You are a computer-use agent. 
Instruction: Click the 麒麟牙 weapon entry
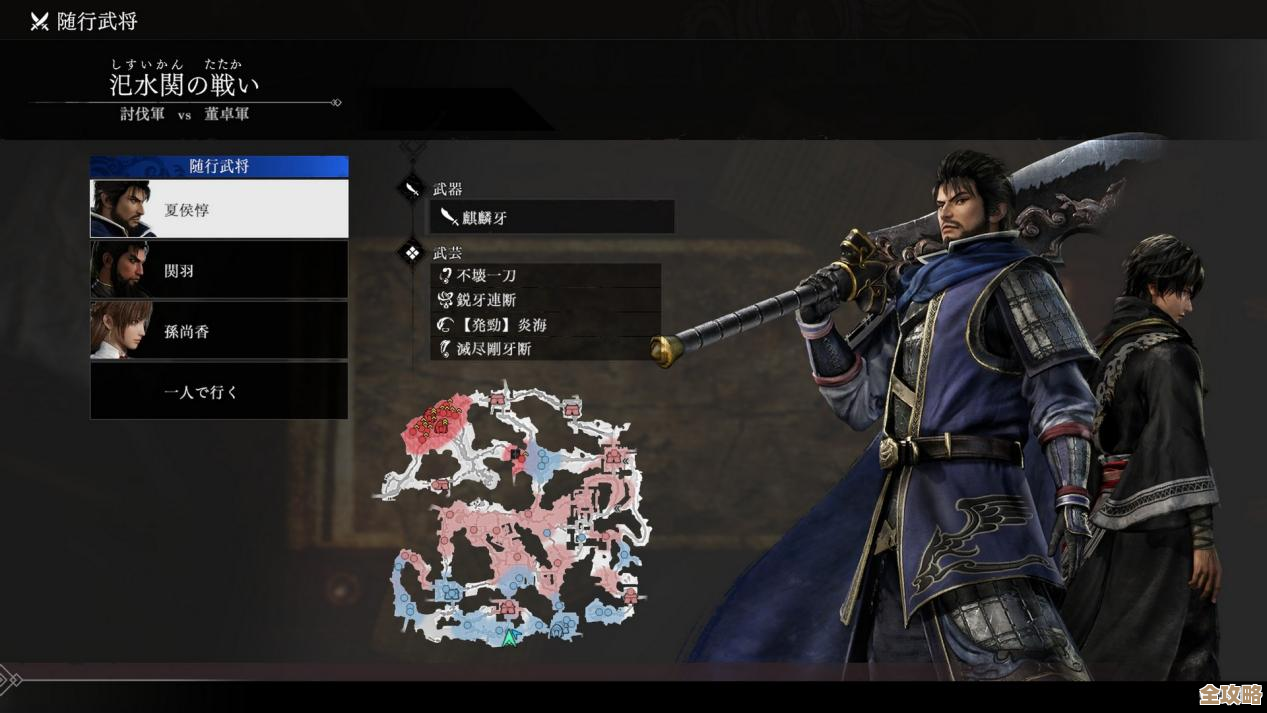552,217
